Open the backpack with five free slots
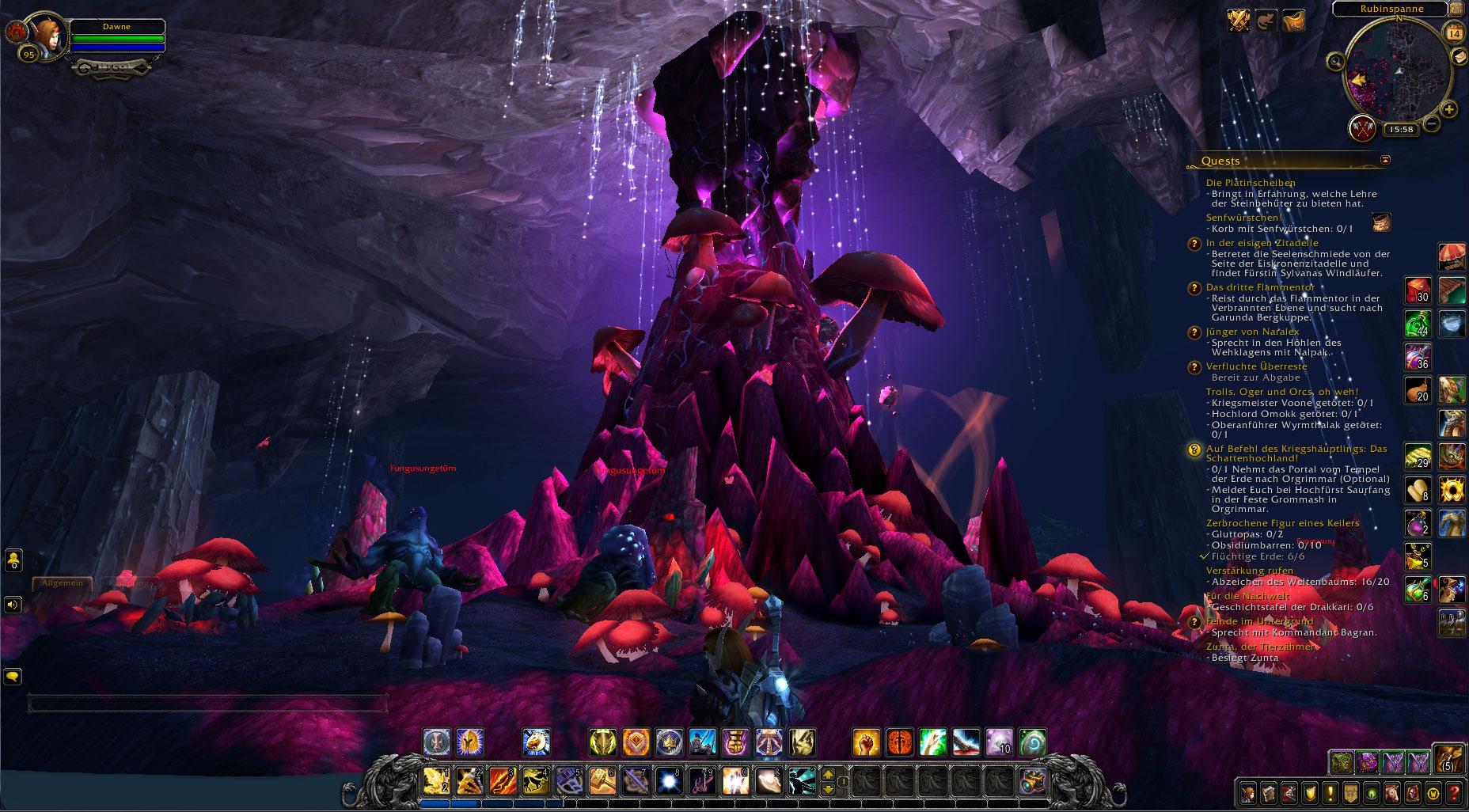1469x812 pixels. click(x=1448, y=757)
